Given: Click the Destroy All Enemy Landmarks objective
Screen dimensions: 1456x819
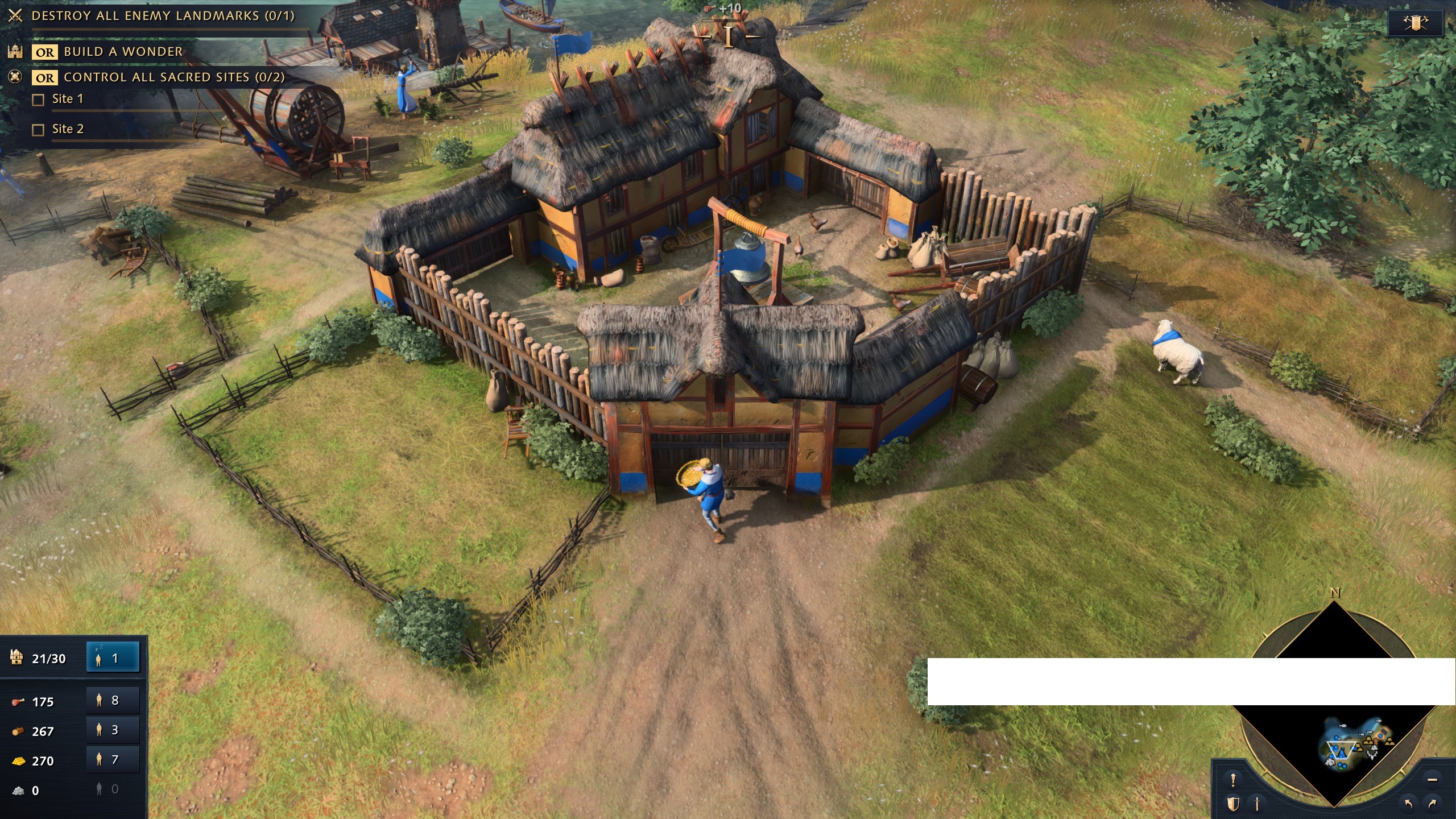Looking at the screenshot, I should (x=163, y=16).
